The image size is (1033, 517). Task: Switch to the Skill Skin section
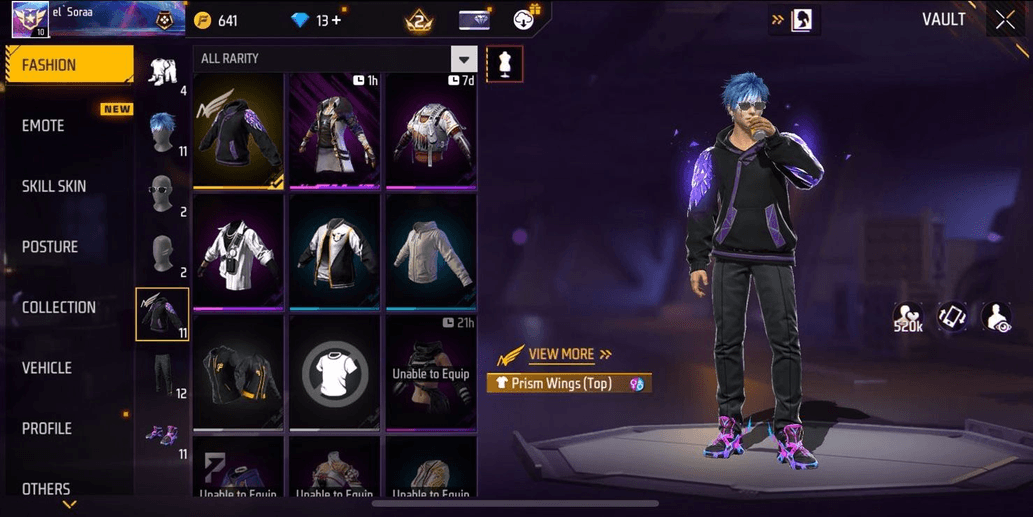[54, 186]
